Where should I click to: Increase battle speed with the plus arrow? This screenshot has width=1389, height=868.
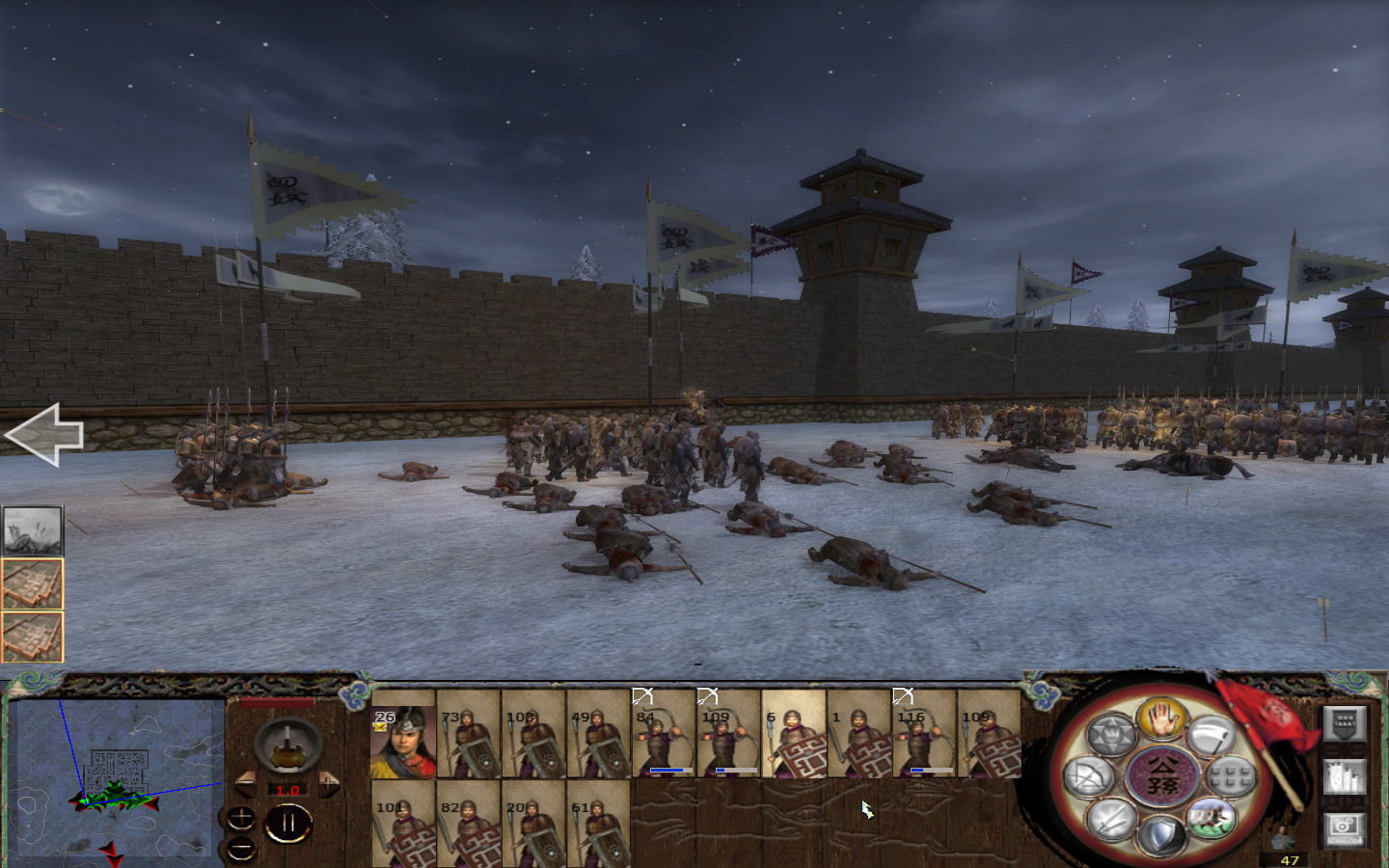click(x=329, y=782)
